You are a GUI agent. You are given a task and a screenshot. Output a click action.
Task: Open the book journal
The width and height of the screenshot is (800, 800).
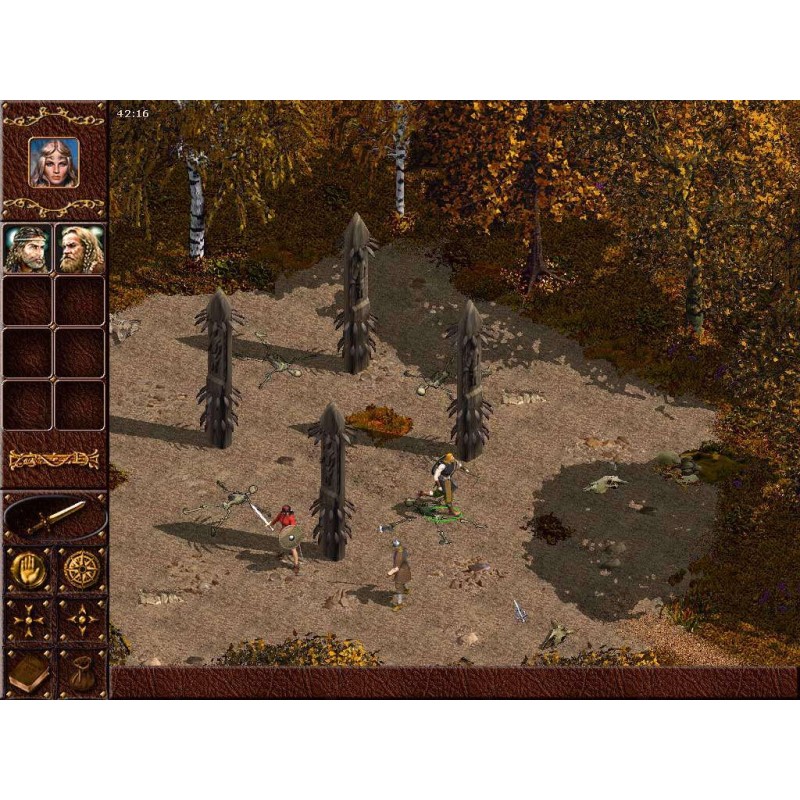tap(28, 673)
